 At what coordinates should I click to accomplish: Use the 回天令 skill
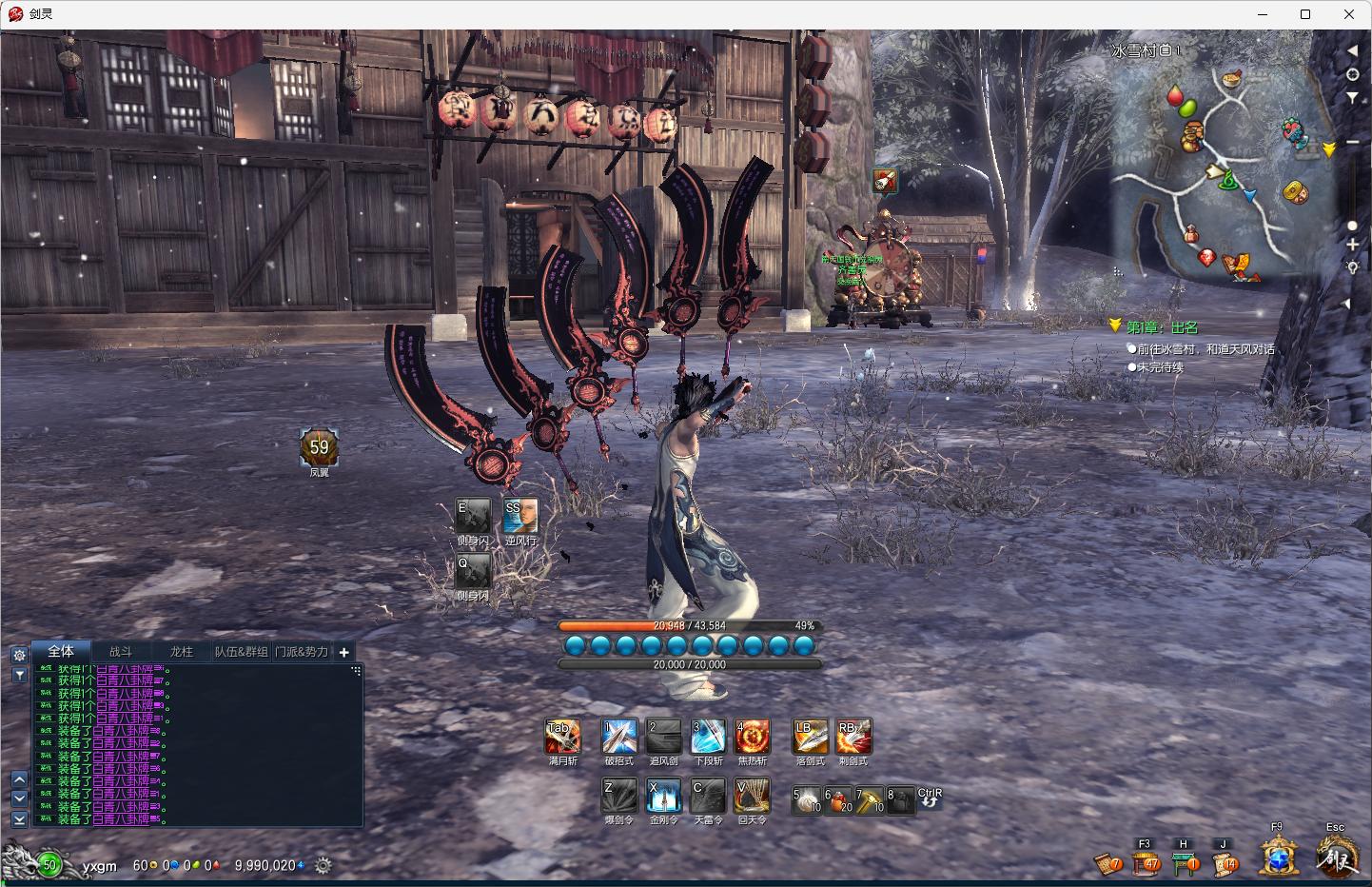pos(752,796)
